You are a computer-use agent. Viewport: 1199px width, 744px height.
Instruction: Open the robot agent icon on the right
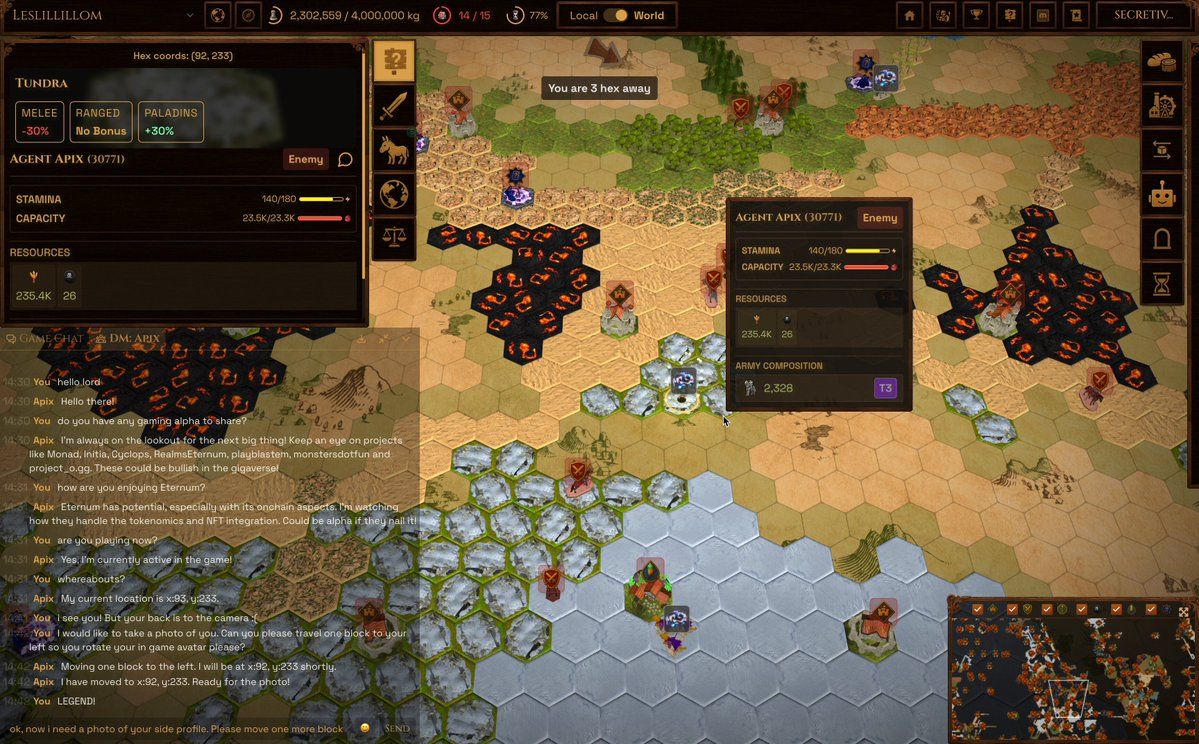pyautogui.click(x=1162, y=195)
